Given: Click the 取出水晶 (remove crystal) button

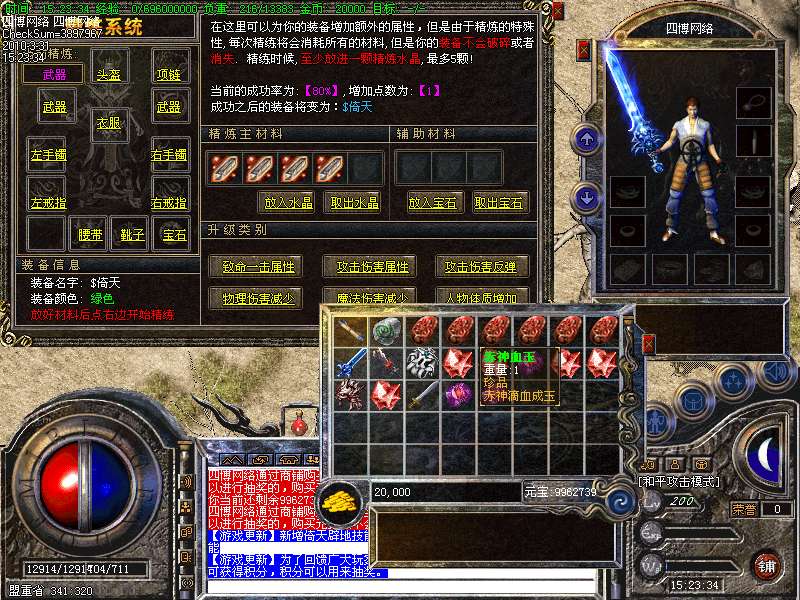Looking at the screenshot, I should (354, 203).
